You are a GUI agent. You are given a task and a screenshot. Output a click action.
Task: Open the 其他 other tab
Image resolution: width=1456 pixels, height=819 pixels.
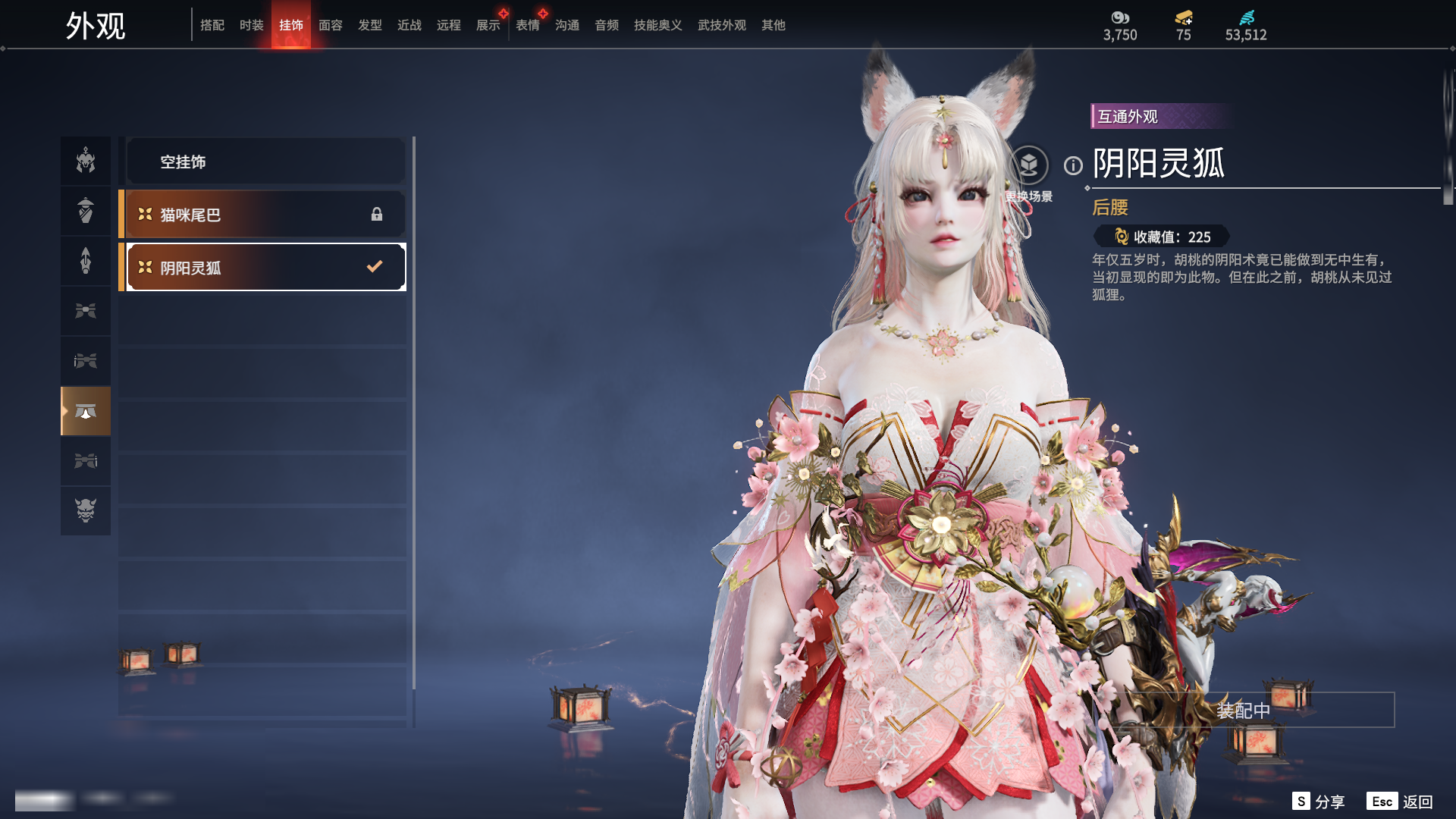click(x=773, y=25)
